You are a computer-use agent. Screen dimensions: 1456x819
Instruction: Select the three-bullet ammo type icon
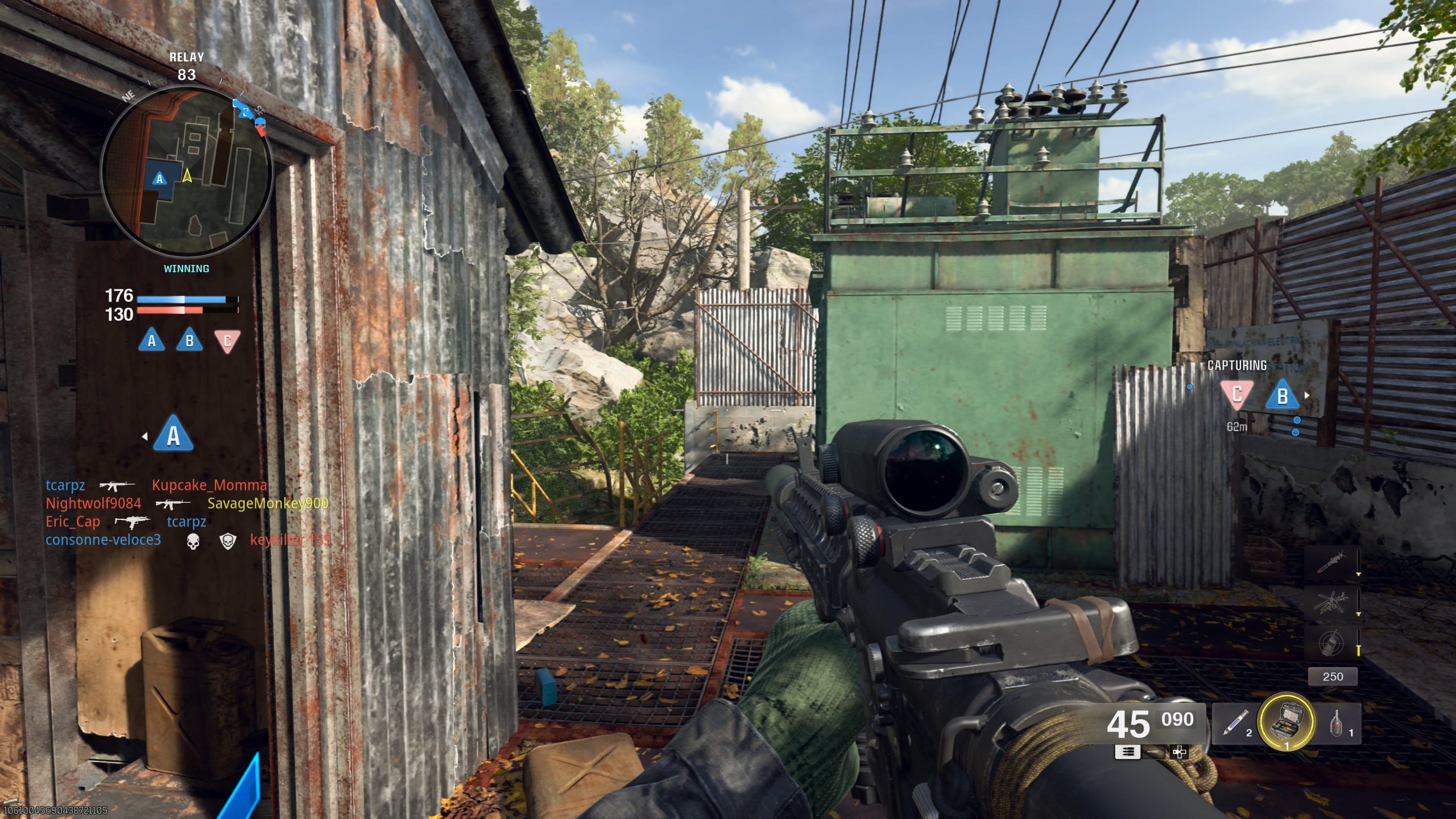pos(1127,752)
